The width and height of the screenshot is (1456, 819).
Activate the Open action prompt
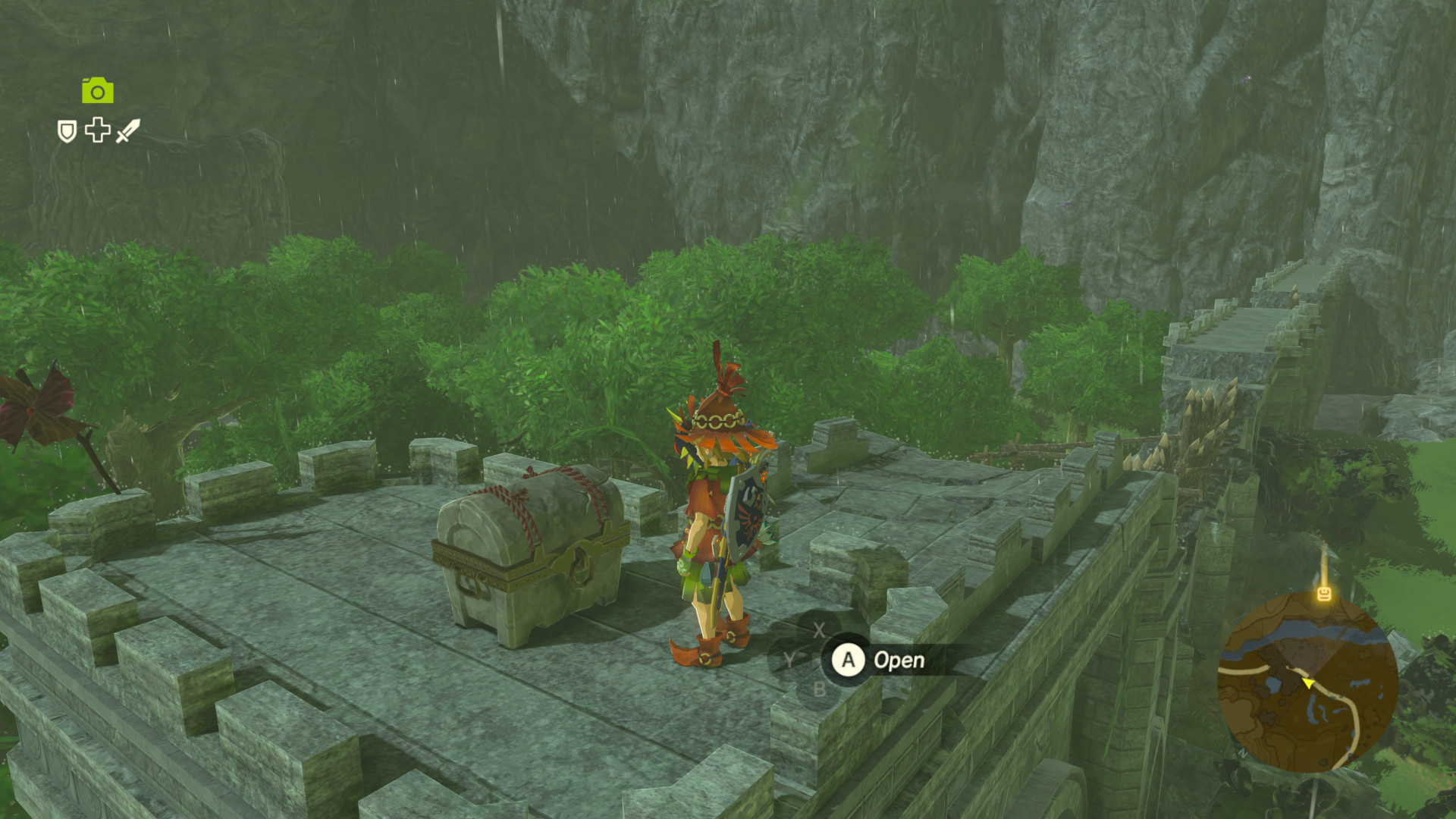tap(899, 660)
